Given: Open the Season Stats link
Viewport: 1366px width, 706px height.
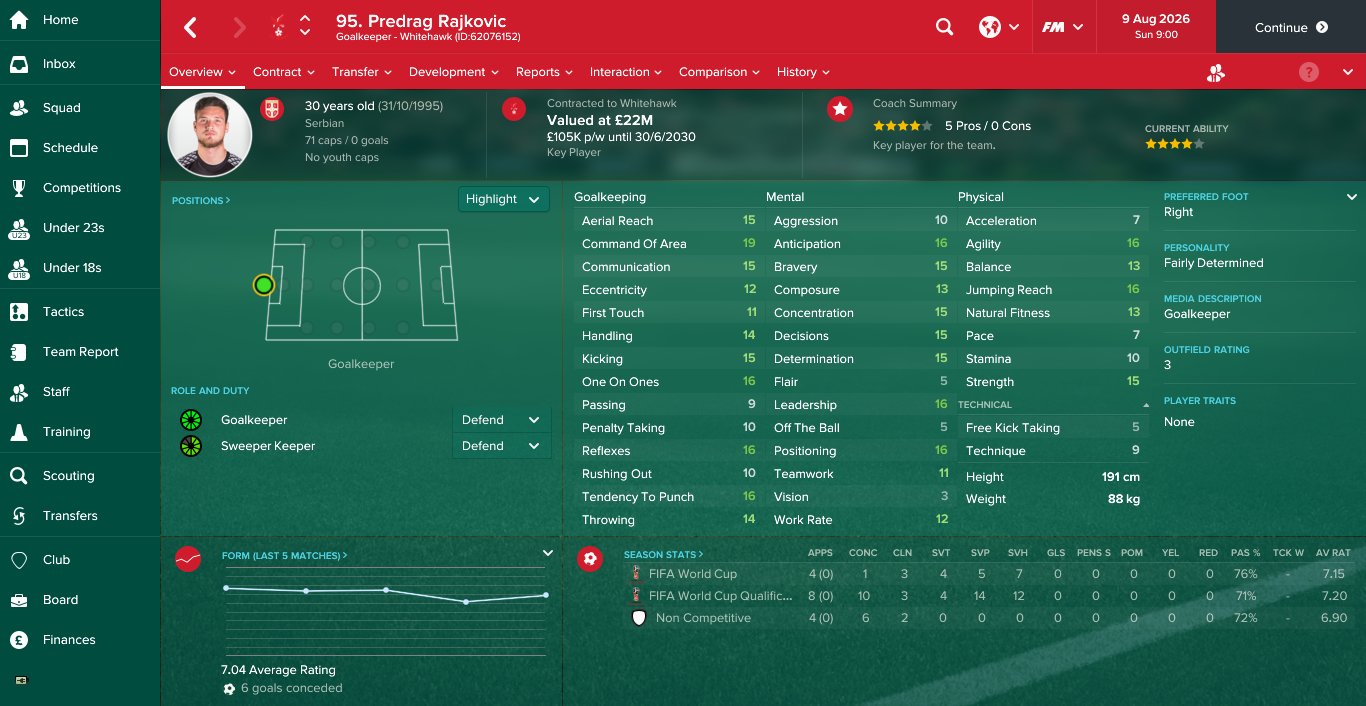Looking at the screenshot, I should click(663, 554).
